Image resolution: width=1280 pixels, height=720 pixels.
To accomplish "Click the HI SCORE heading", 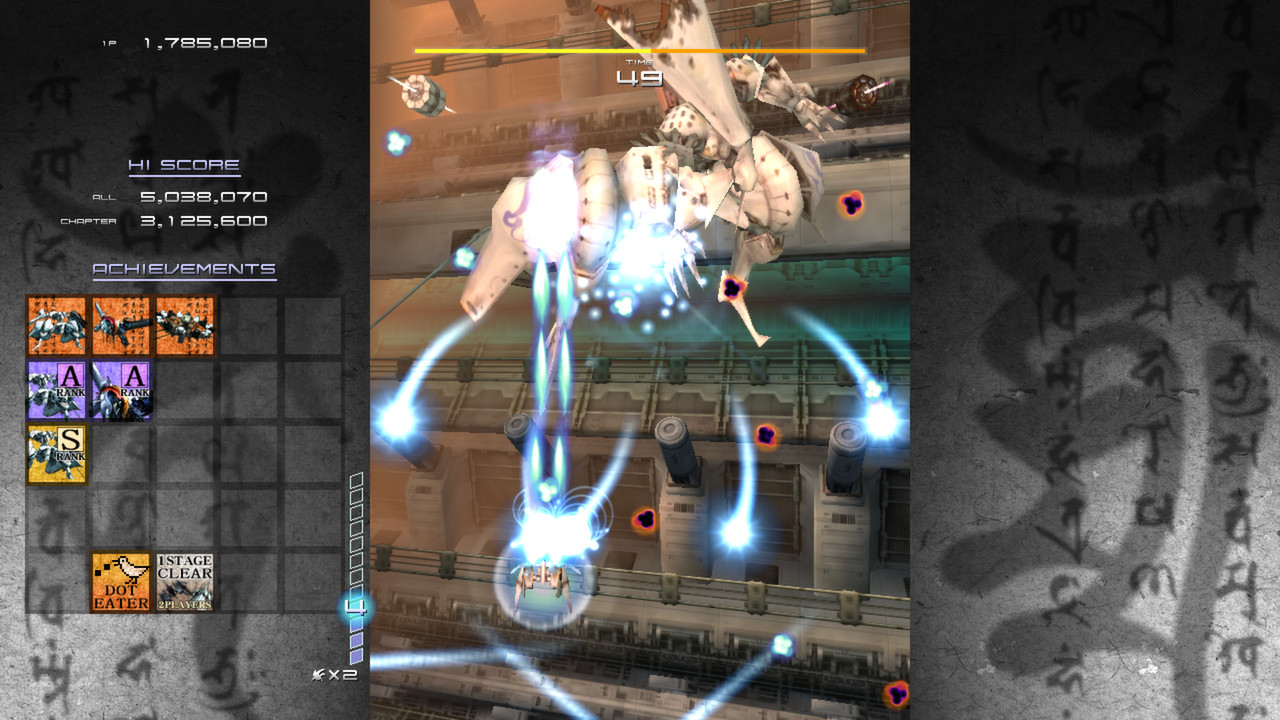I will pos(183,165).
